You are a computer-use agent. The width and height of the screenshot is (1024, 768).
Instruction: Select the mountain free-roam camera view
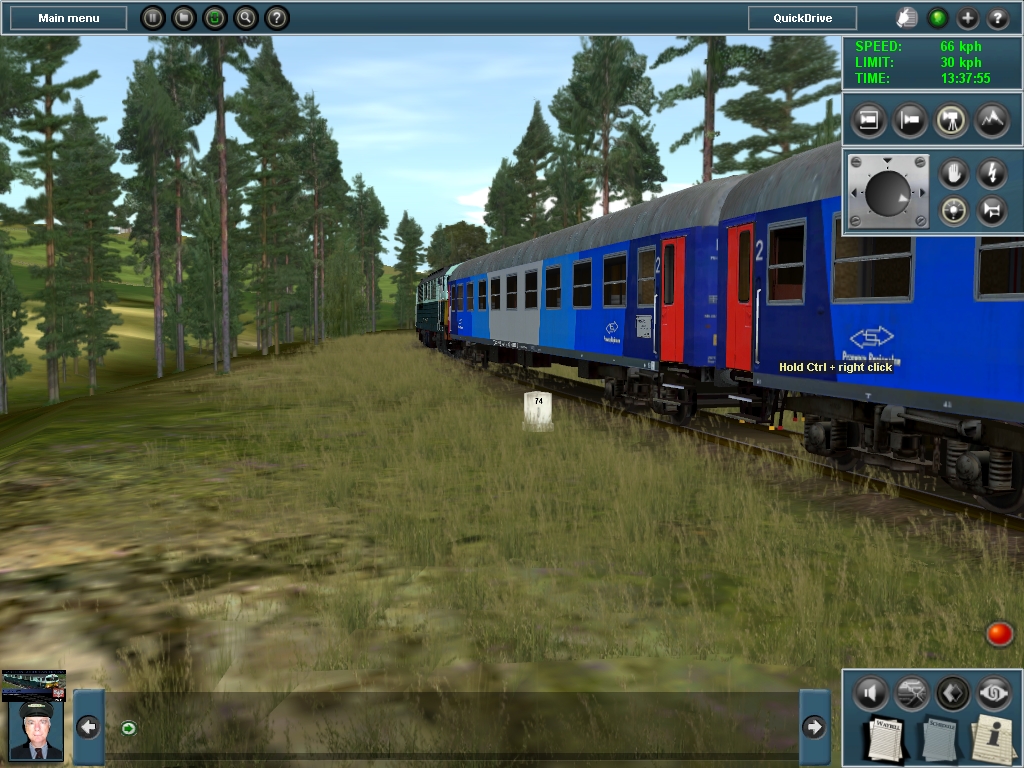click(x=991, y=120)
